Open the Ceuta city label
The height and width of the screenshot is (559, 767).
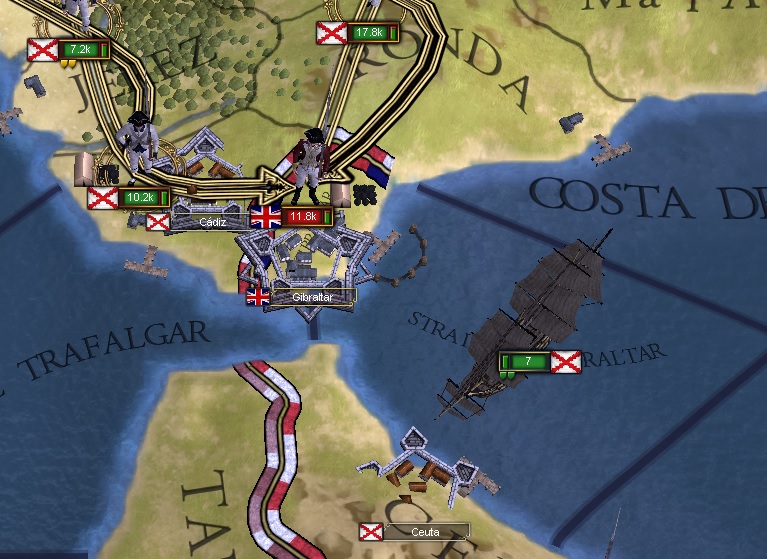pos(424,532)
